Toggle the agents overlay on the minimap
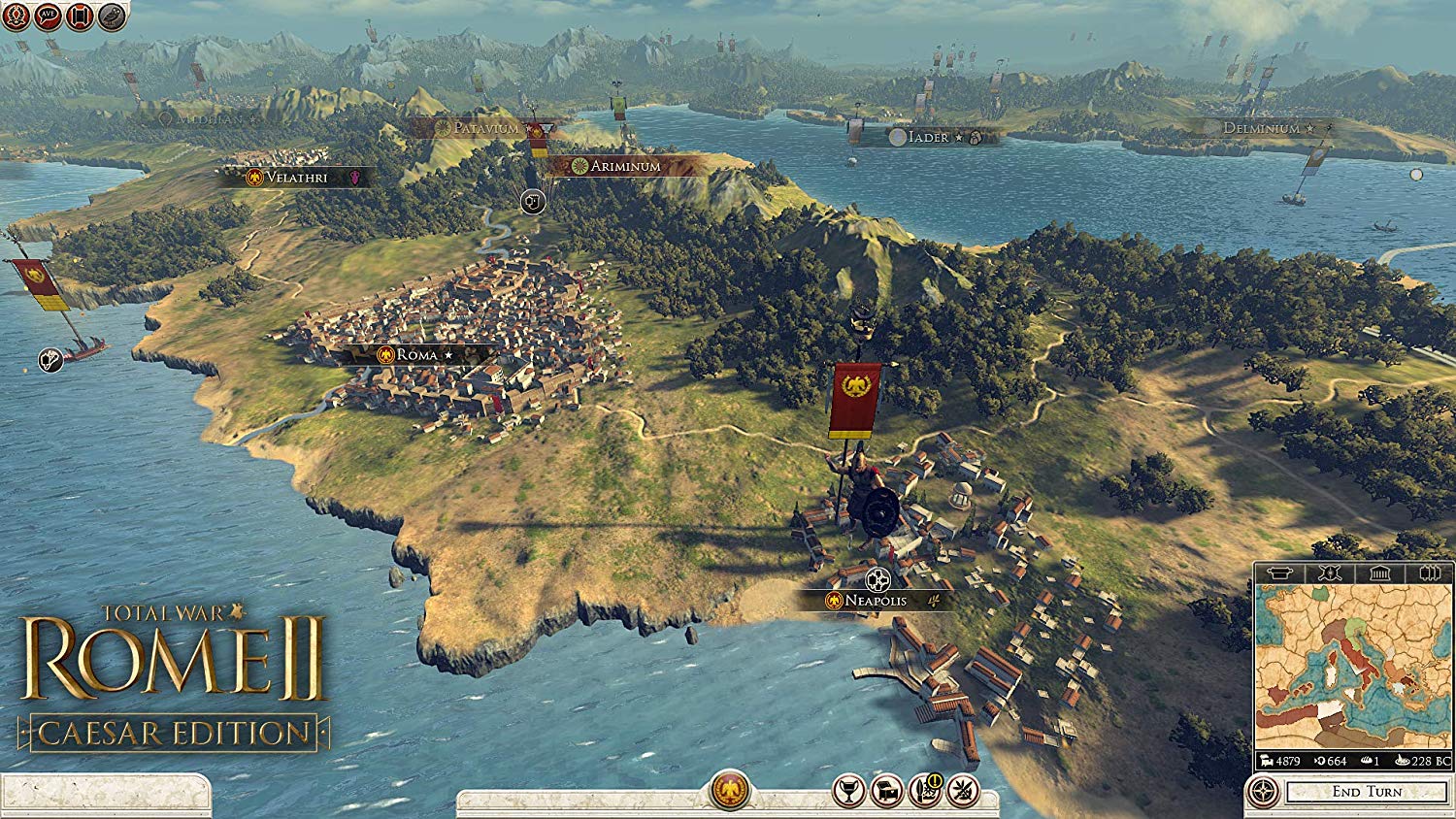This screenshot has width=1456, height=819. click(x=1328, y=573)
